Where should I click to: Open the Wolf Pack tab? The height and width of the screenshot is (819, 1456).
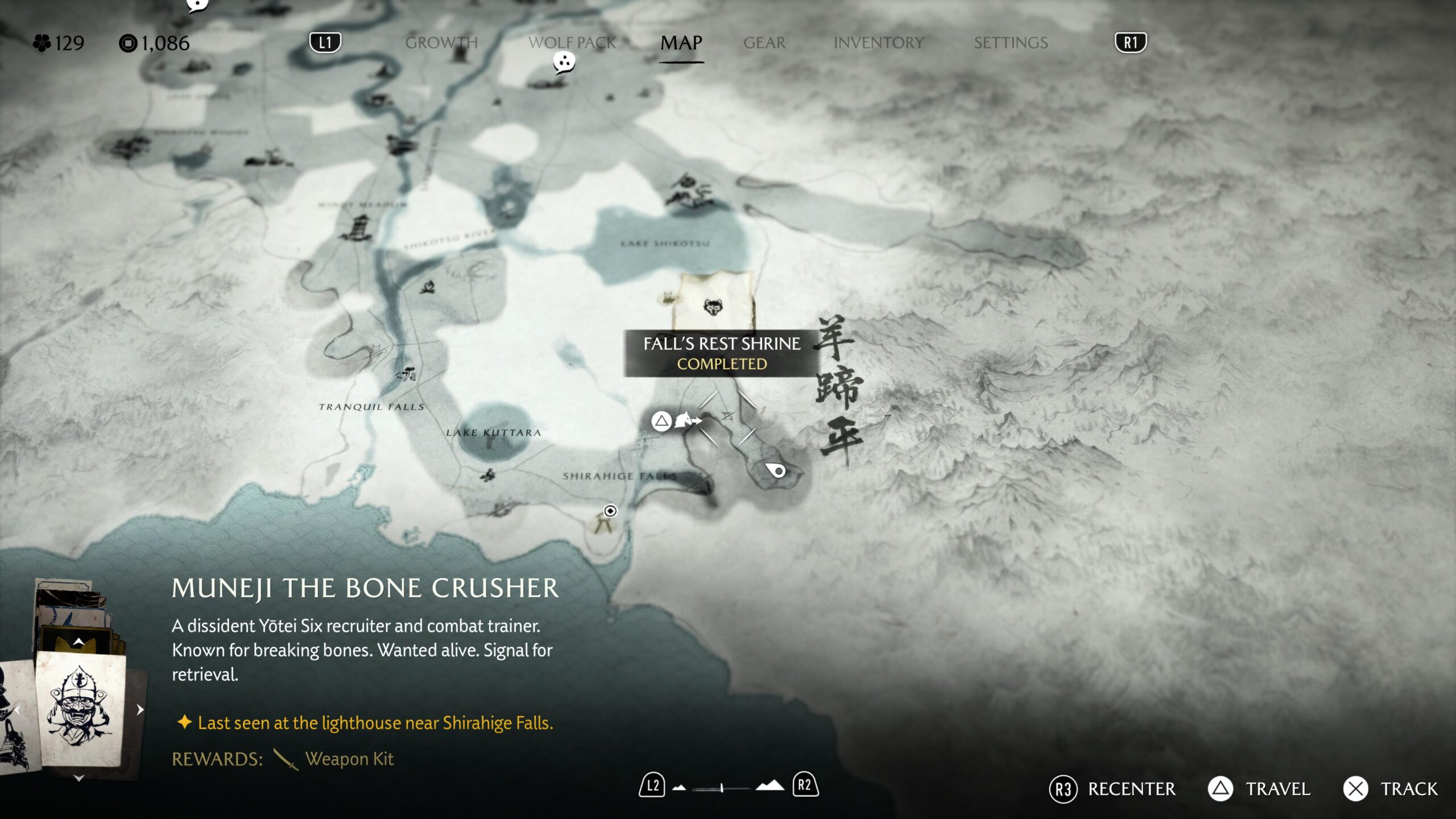click(x=572, y=43)
